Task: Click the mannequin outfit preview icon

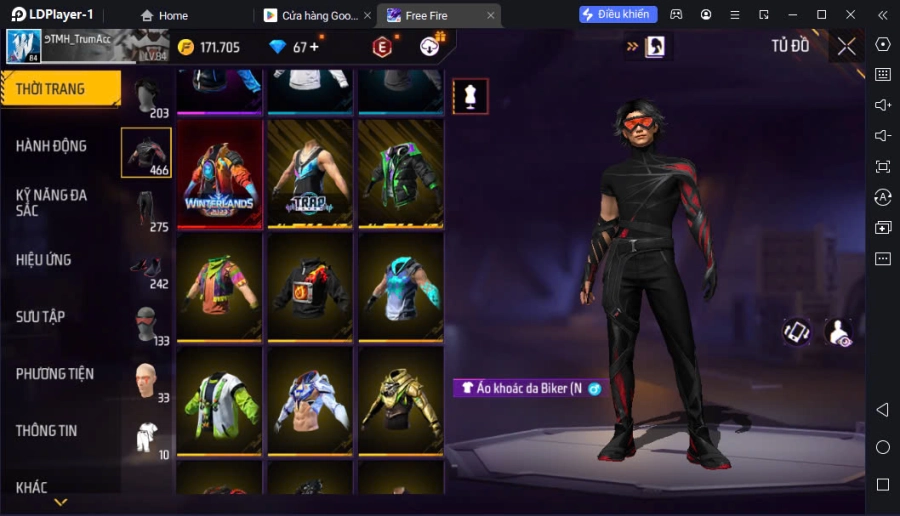Action: click(x=470, y=96)
